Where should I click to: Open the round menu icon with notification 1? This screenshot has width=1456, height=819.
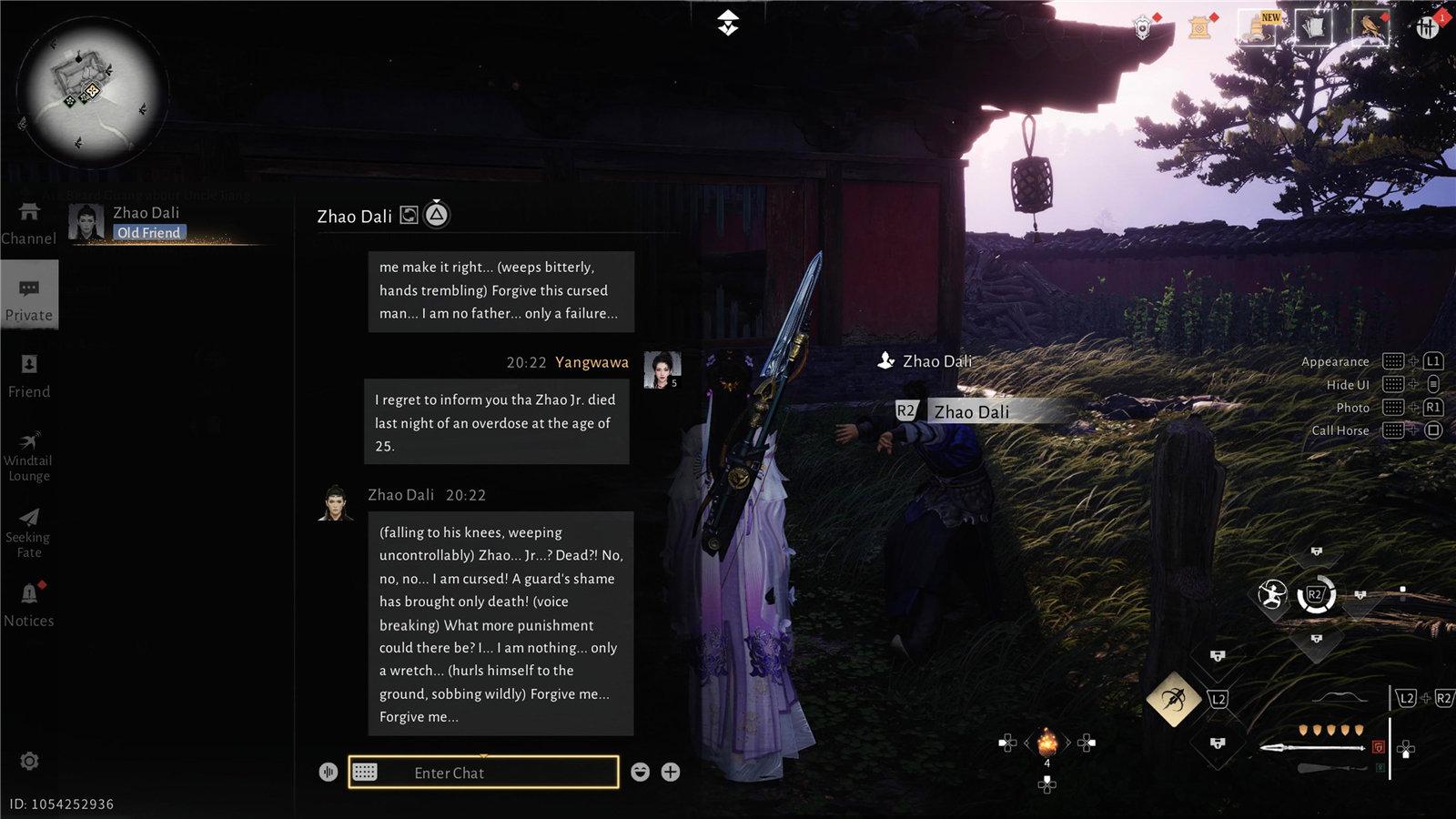(x=1427, y=28)
